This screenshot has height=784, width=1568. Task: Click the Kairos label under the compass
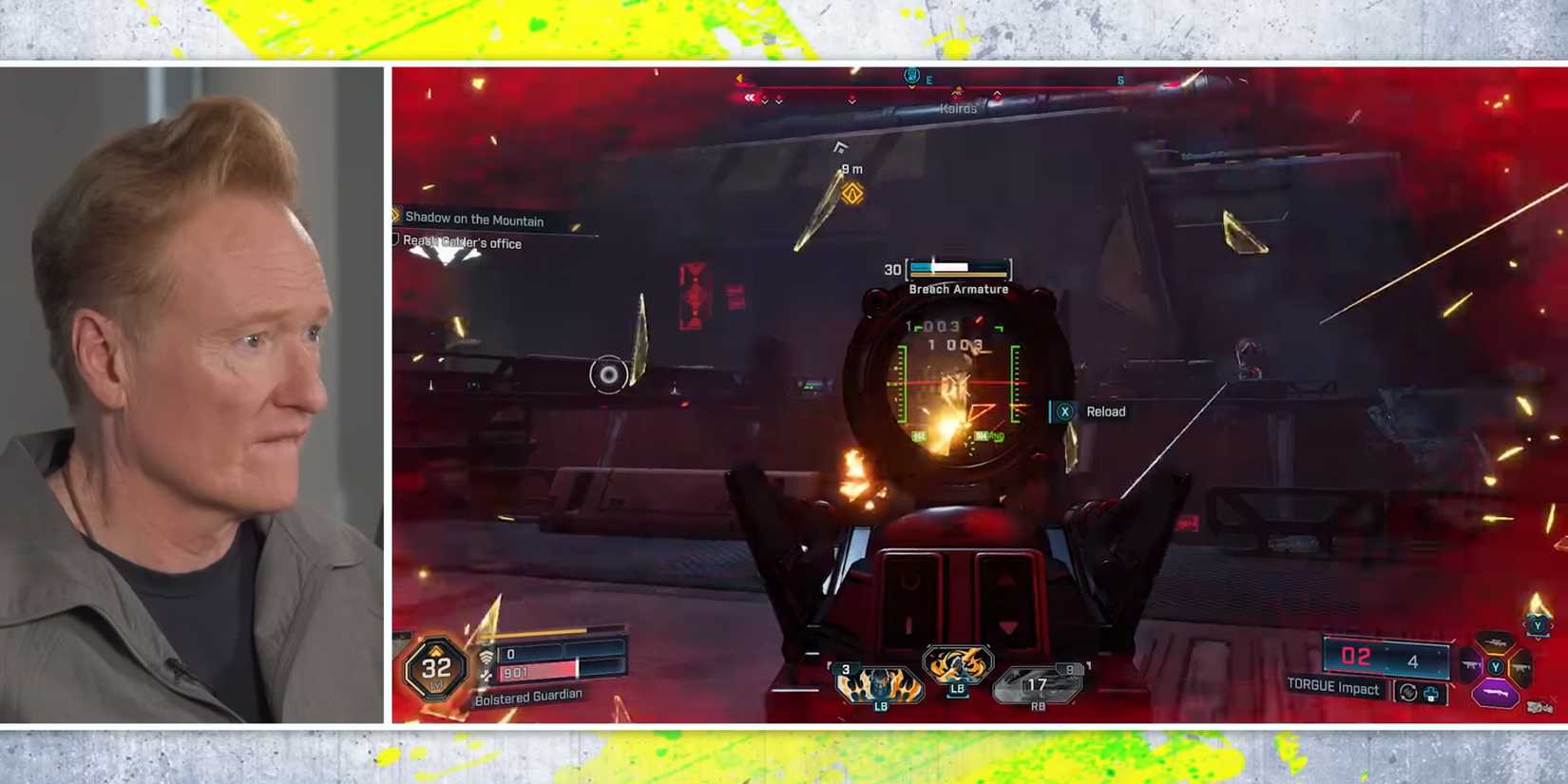(958, 107)
